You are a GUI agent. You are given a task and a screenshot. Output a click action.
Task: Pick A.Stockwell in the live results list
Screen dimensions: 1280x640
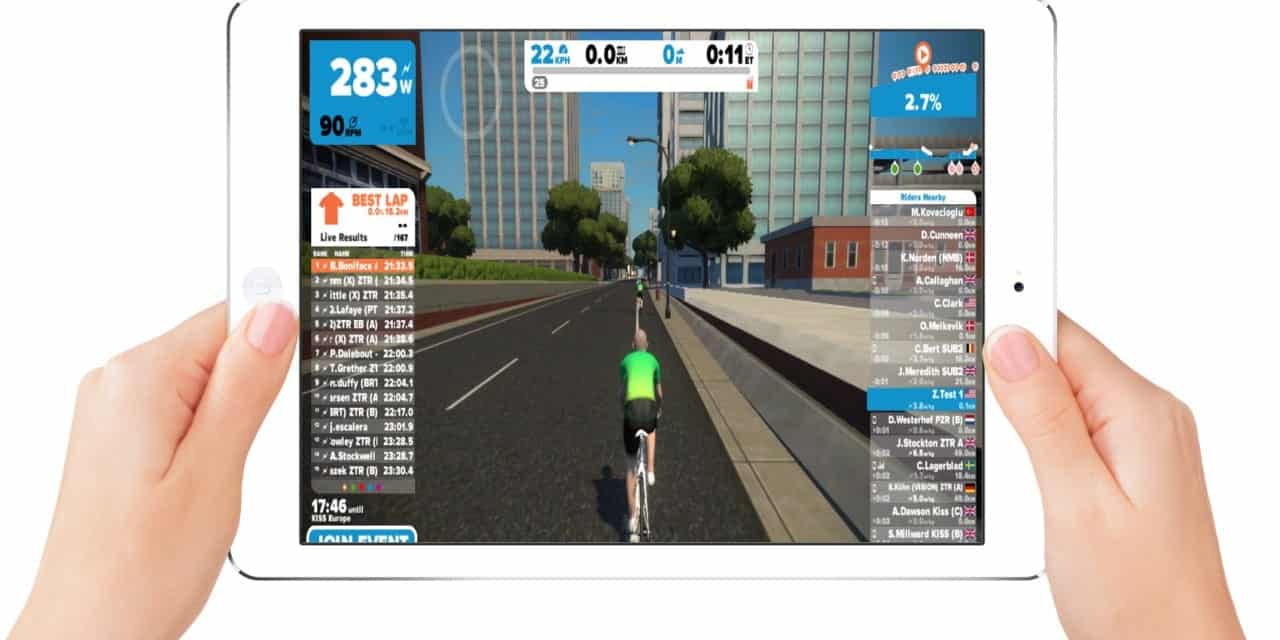[x=360, y=455]
